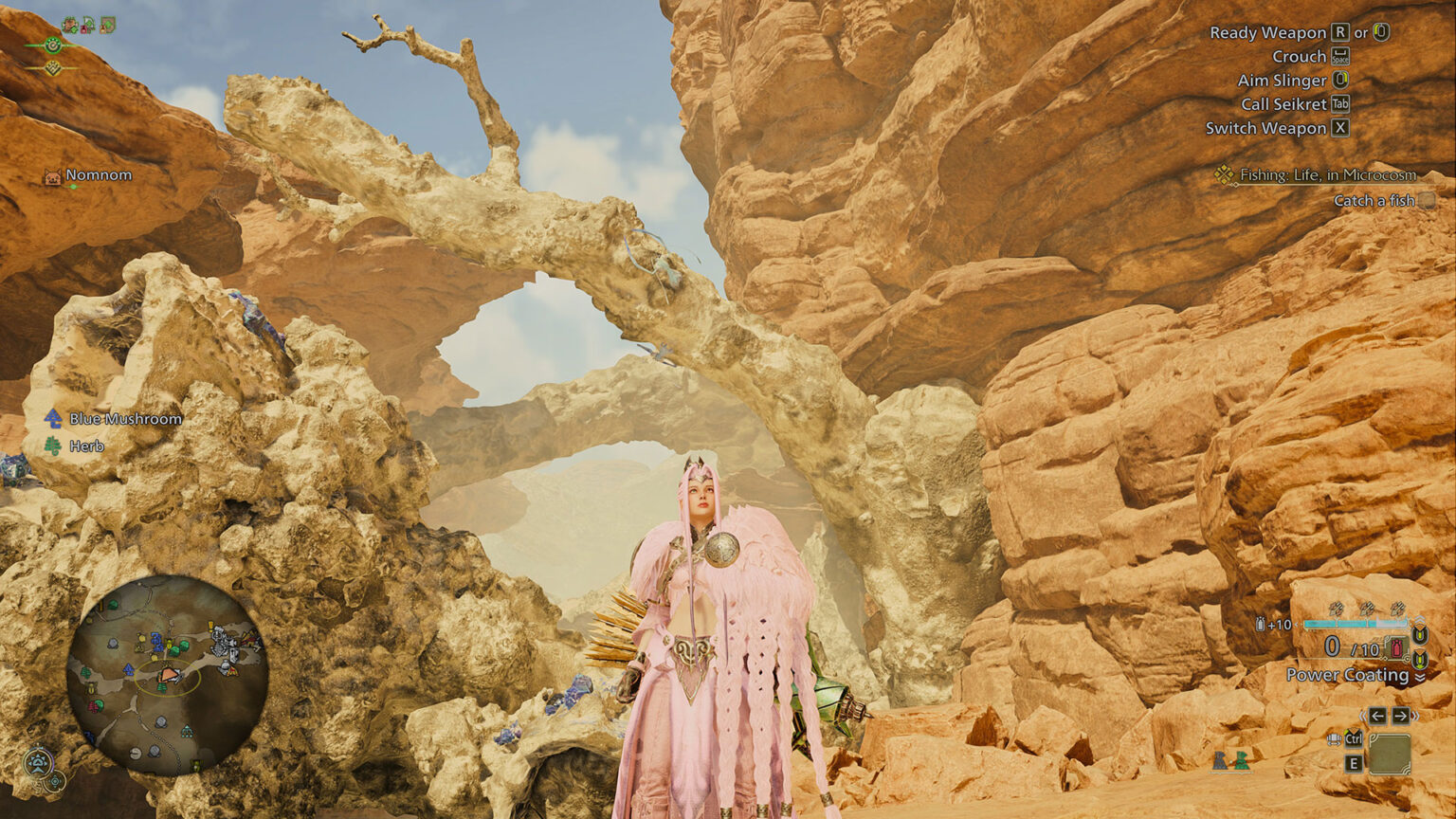Click the item bar right arrow
Screen dimensions: 1456x819
[1402, 716]
